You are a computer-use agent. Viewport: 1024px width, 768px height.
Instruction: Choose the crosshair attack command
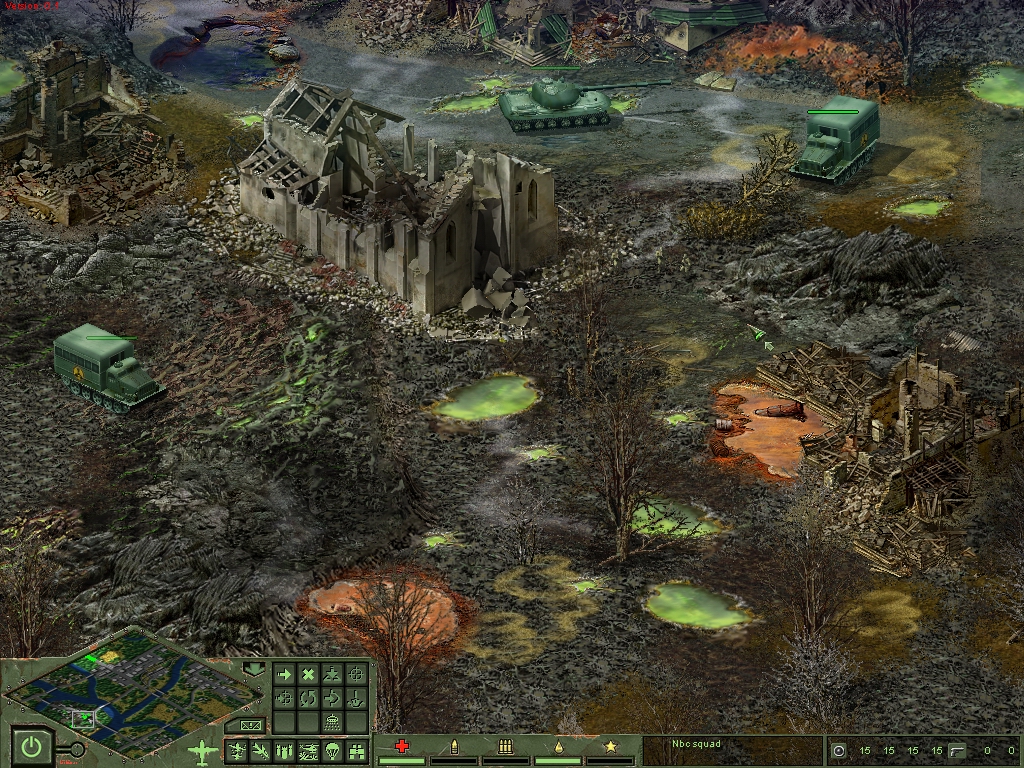point(356,674)
